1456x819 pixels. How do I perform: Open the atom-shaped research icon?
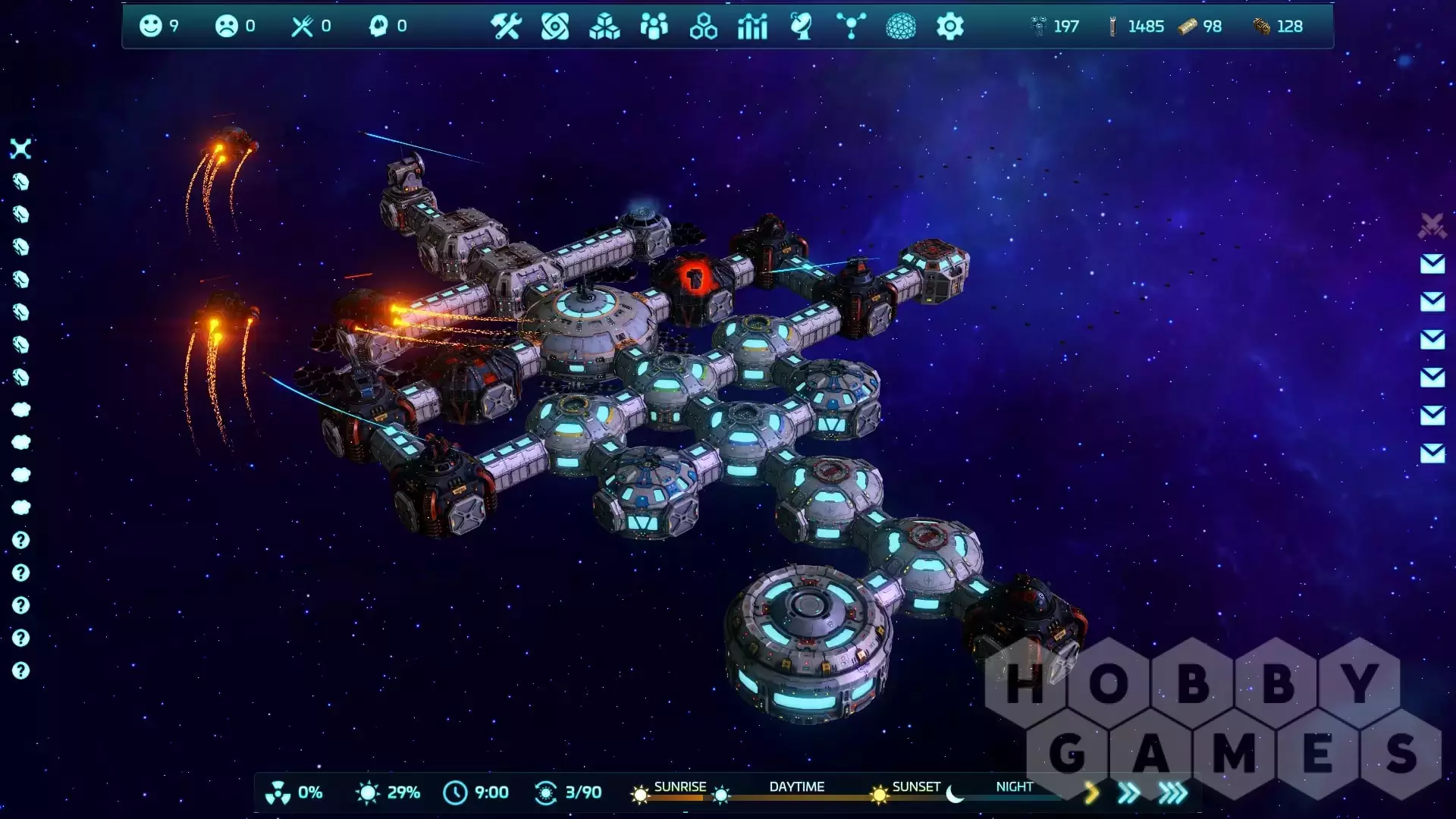[555, 27]
